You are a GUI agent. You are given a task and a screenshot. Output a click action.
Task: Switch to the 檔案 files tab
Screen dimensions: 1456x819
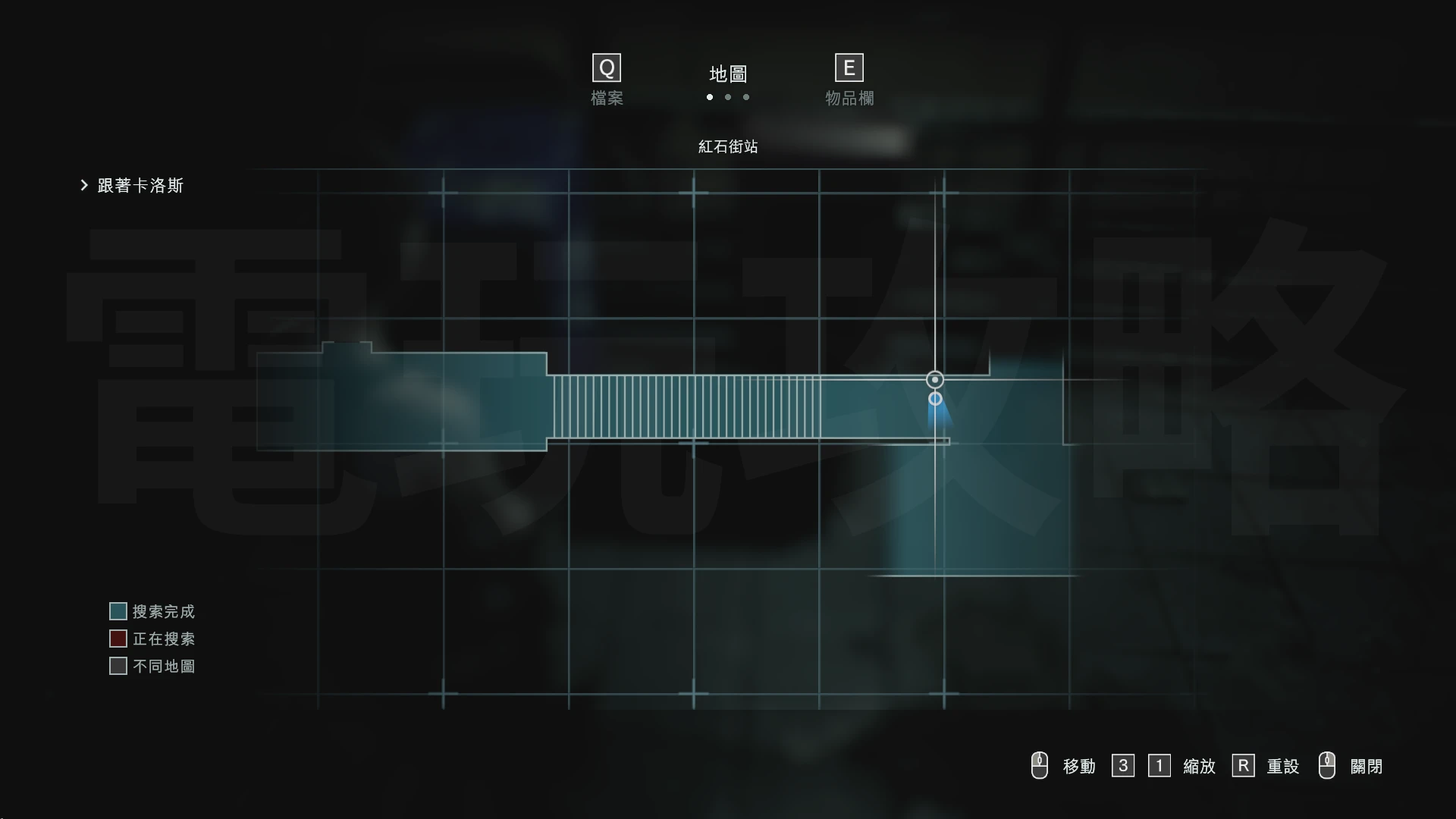click(607, 80)
